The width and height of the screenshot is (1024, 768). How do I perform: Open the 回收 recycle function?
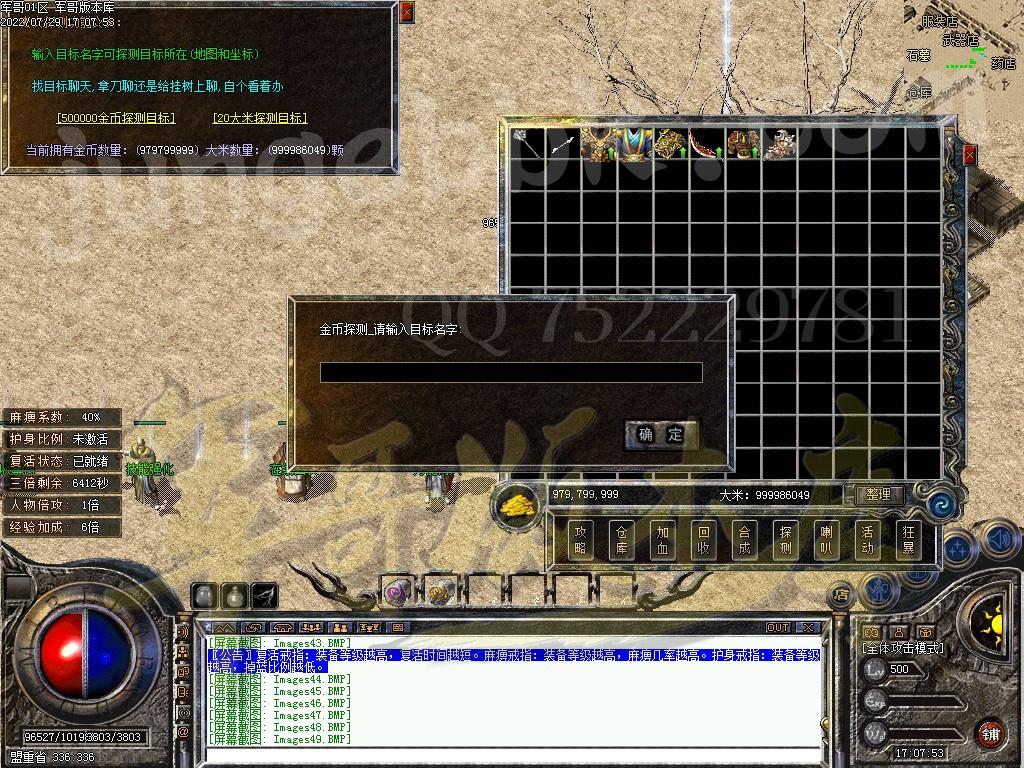click(x=704, y=540)
